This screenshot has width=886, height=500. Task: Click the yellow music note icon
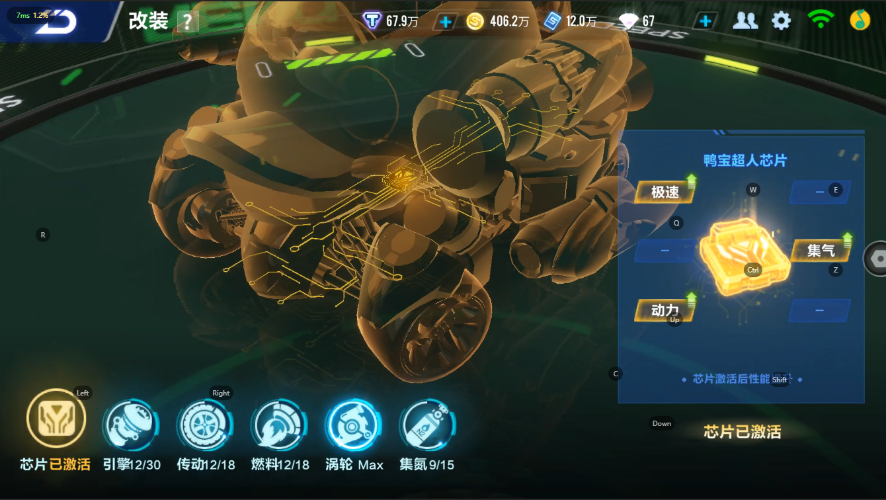(860, 20)
